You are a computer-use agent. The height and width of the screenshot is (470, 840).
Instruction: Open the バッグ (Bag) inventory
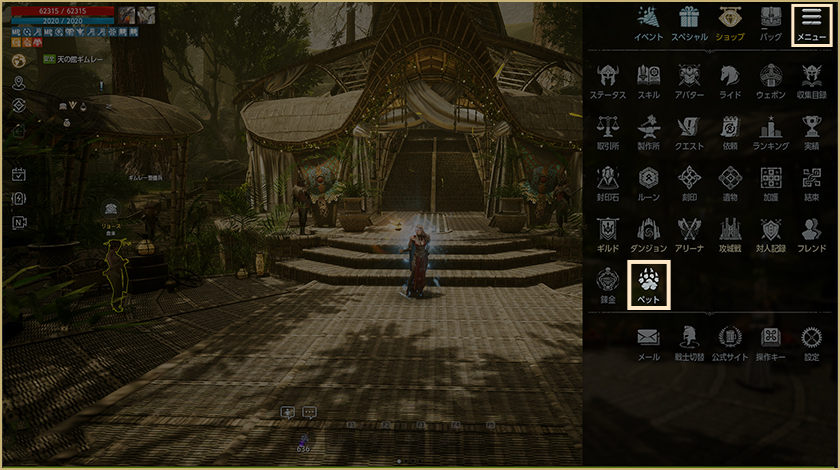[771, 22]
